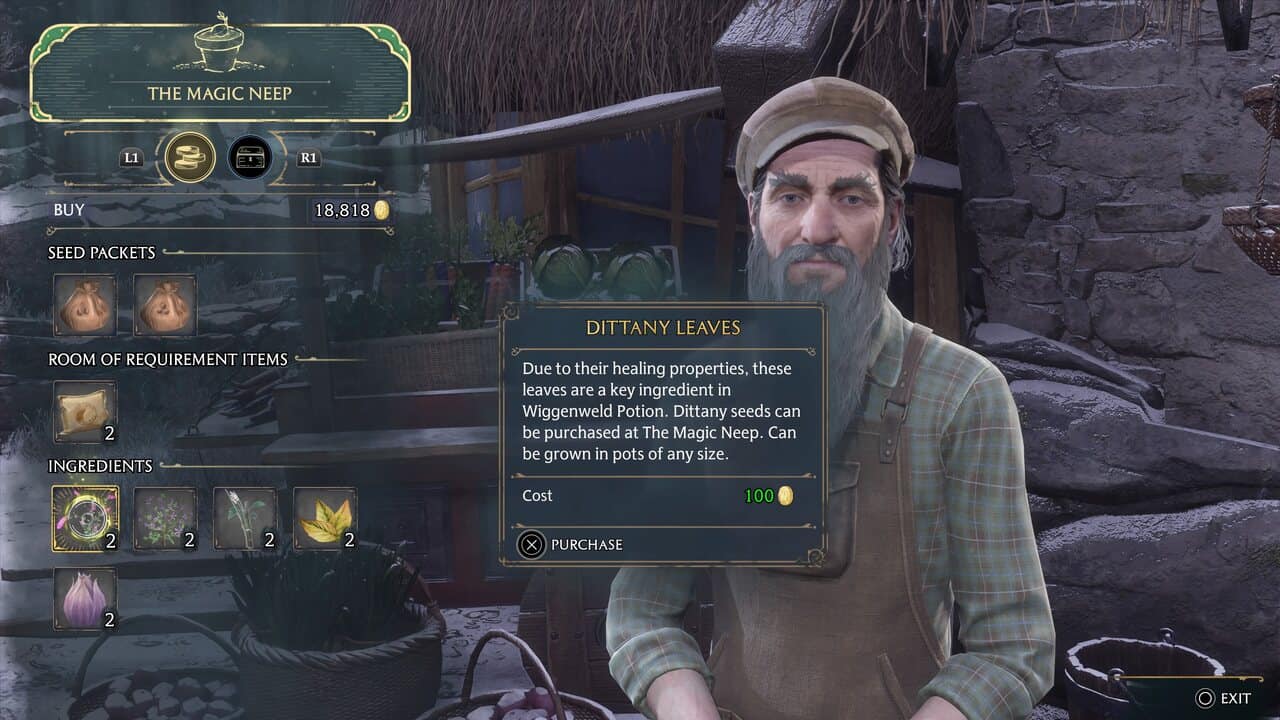The width and height of the screenshot is (1280, 720).
Task: Select the fertiliser sack under Room of Requirement Items
Action: 85,411
